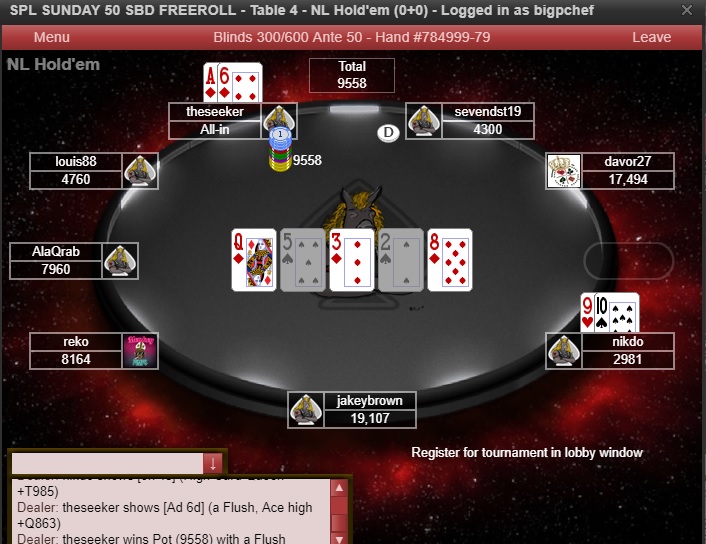706x544 pixels.
Task: Select reko's player panel
Action: pyautogui.click(x=76, y=350)
